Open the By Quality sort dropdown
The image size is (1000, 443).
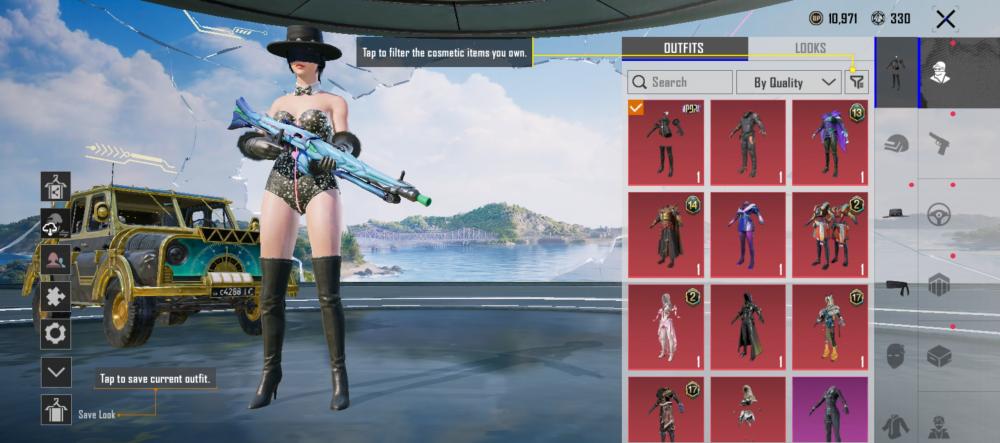789,82
